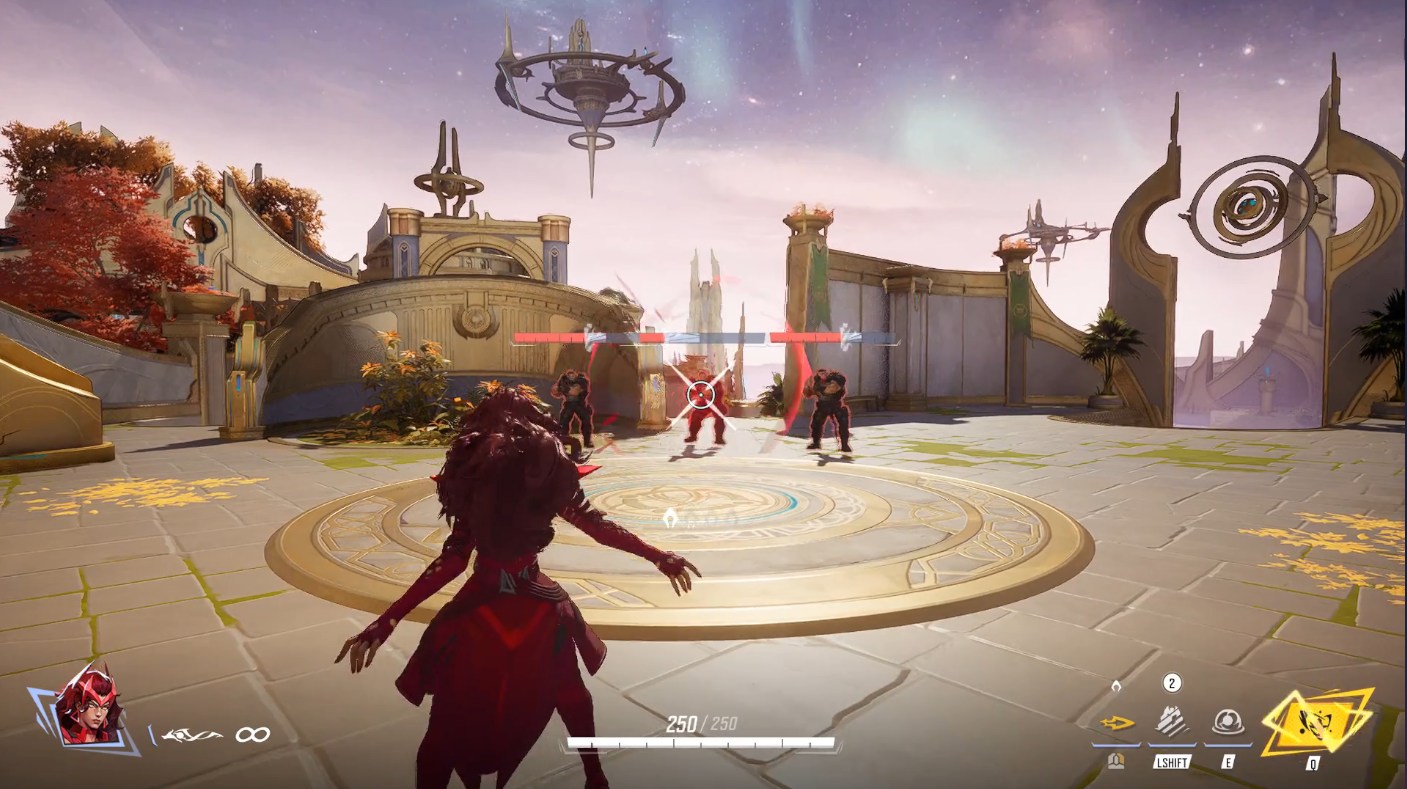Click the infinity ammo symbol beside the portrait

click(253, 733)
